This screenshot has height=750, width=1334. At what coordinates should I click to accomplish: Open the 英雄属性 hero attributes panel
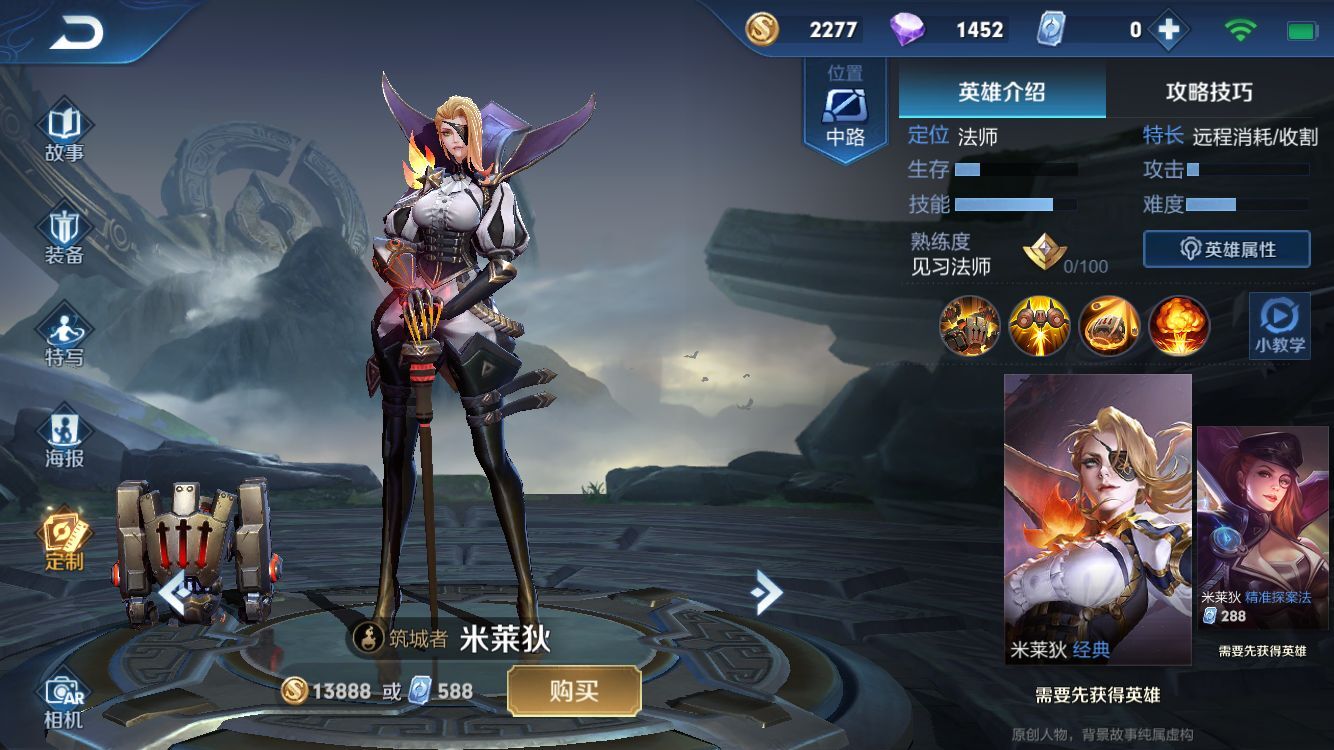click(1227, 250)
